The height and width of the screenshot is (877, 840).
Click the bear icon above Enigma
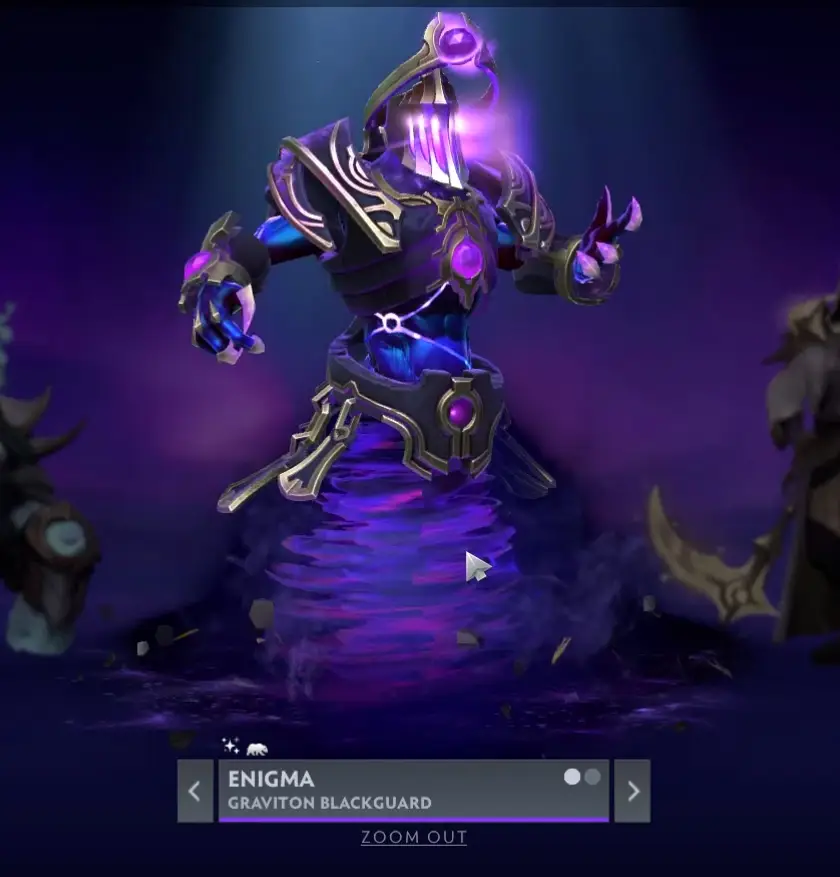(x=257, y=748)
